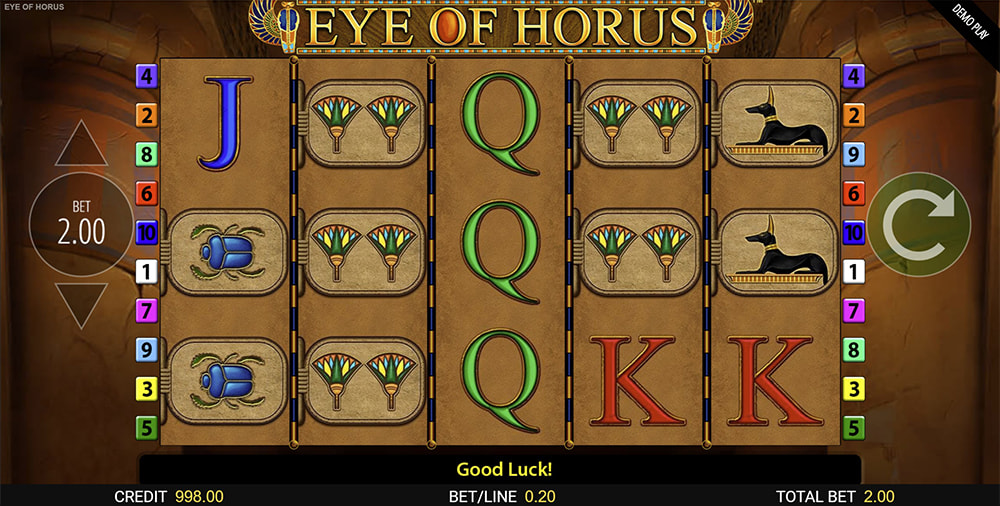Decrease the bet with the down arrow

click(81, 304)
